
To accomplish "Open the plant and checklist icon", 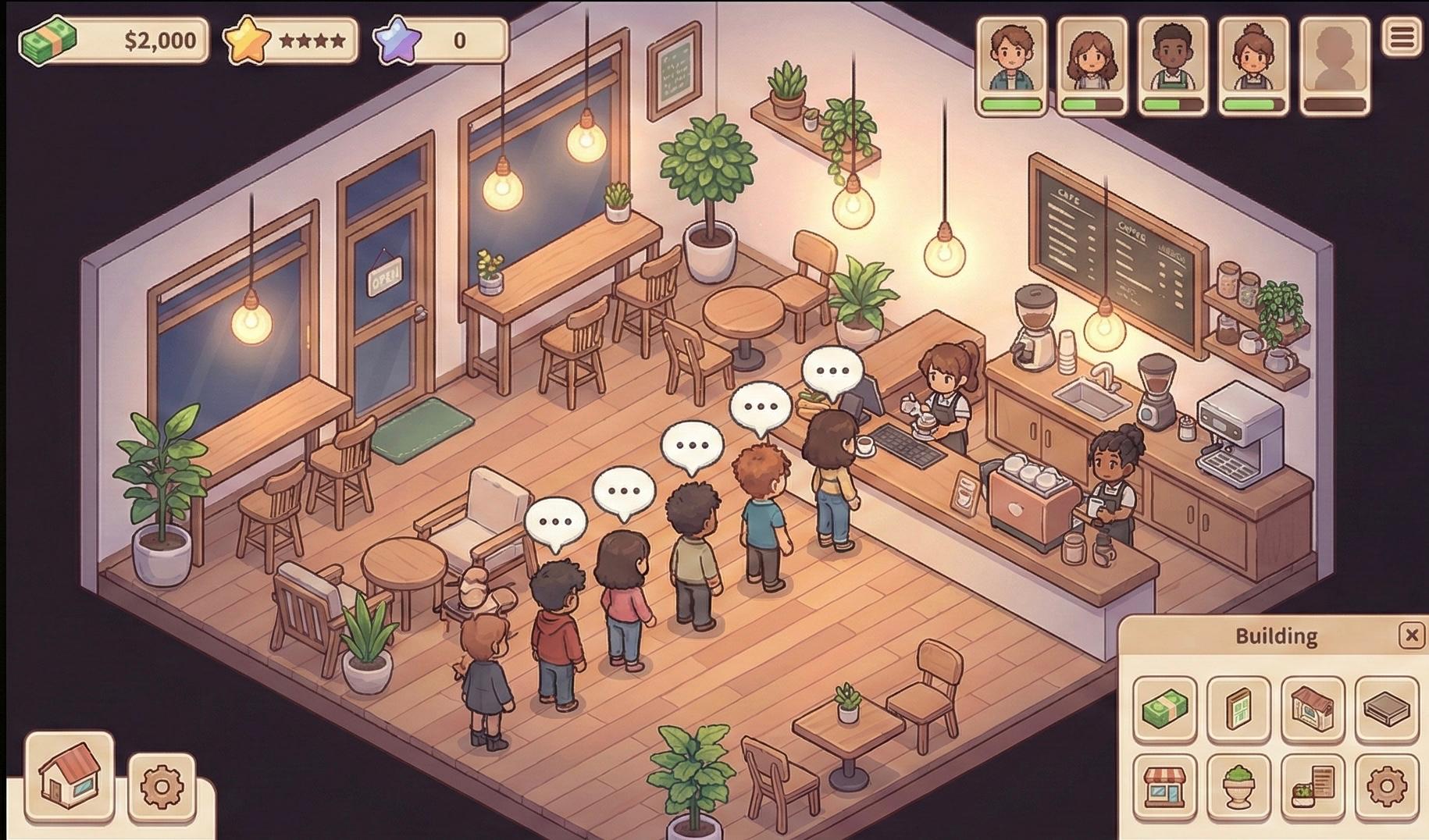I will point(1313,786).
